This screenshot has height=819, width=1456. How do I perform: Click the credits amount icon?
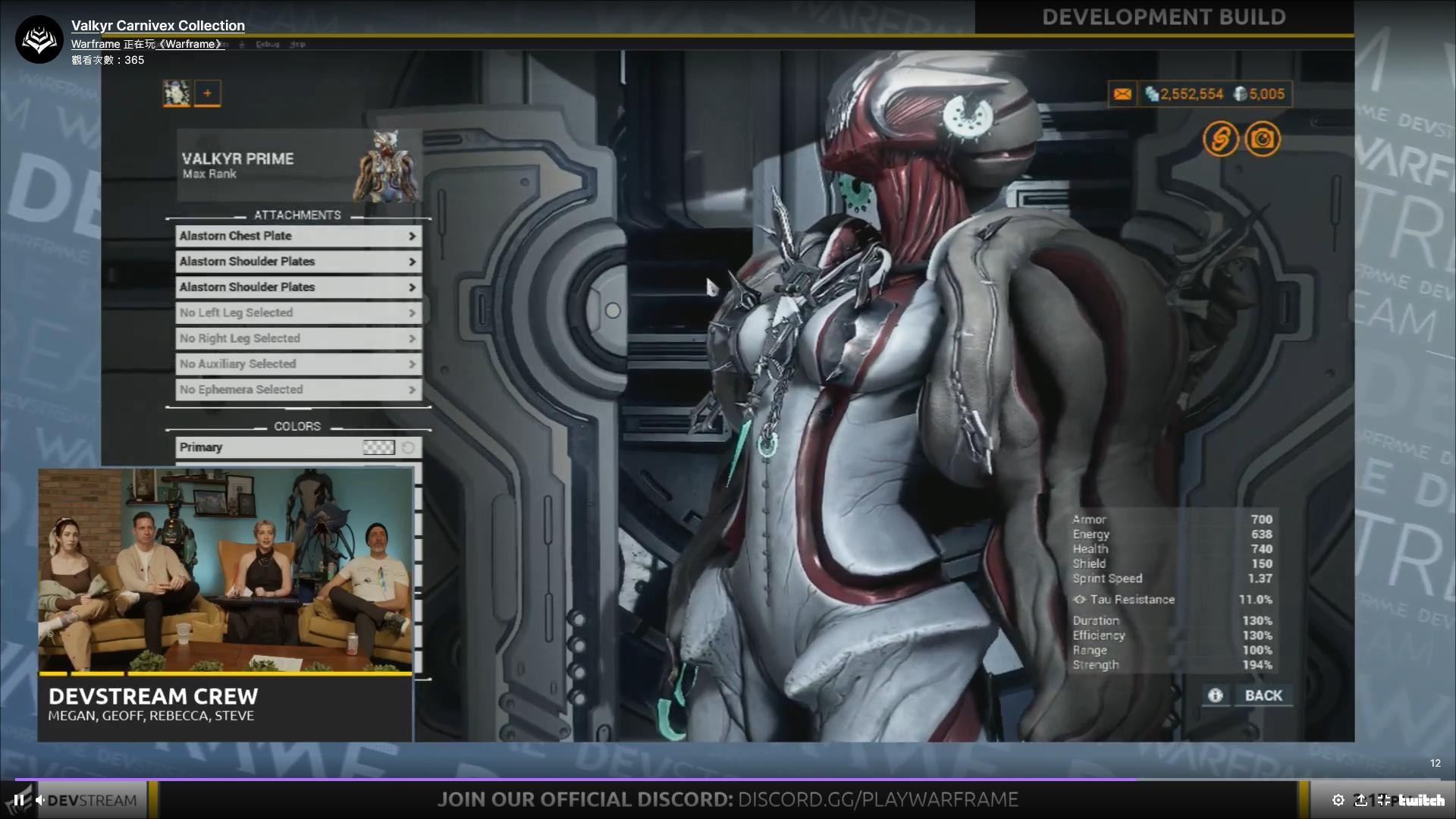click(1153, 94)
